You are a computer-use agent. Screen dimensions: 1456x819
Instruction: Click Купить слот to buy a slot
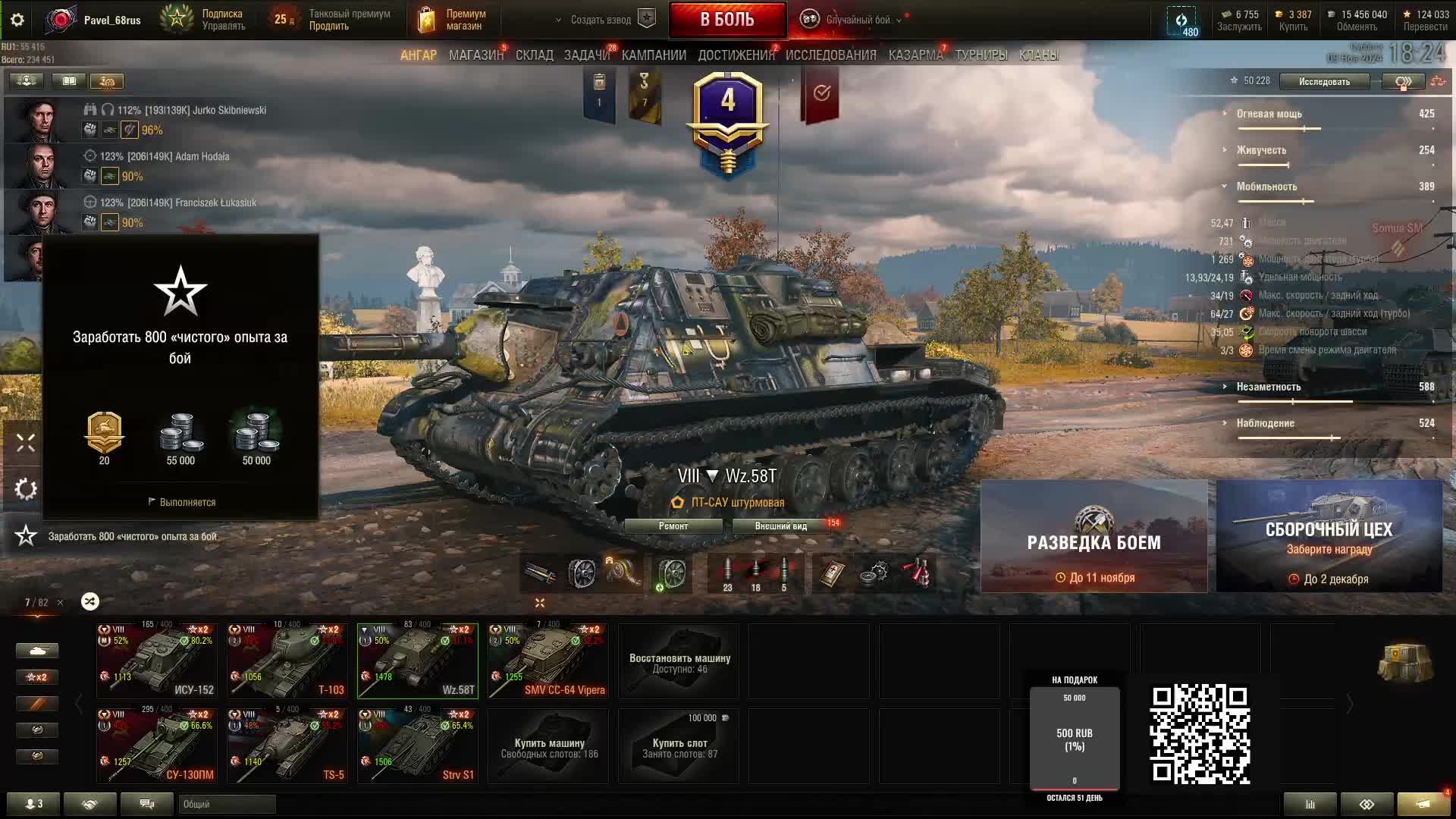[x=679, y=746]
